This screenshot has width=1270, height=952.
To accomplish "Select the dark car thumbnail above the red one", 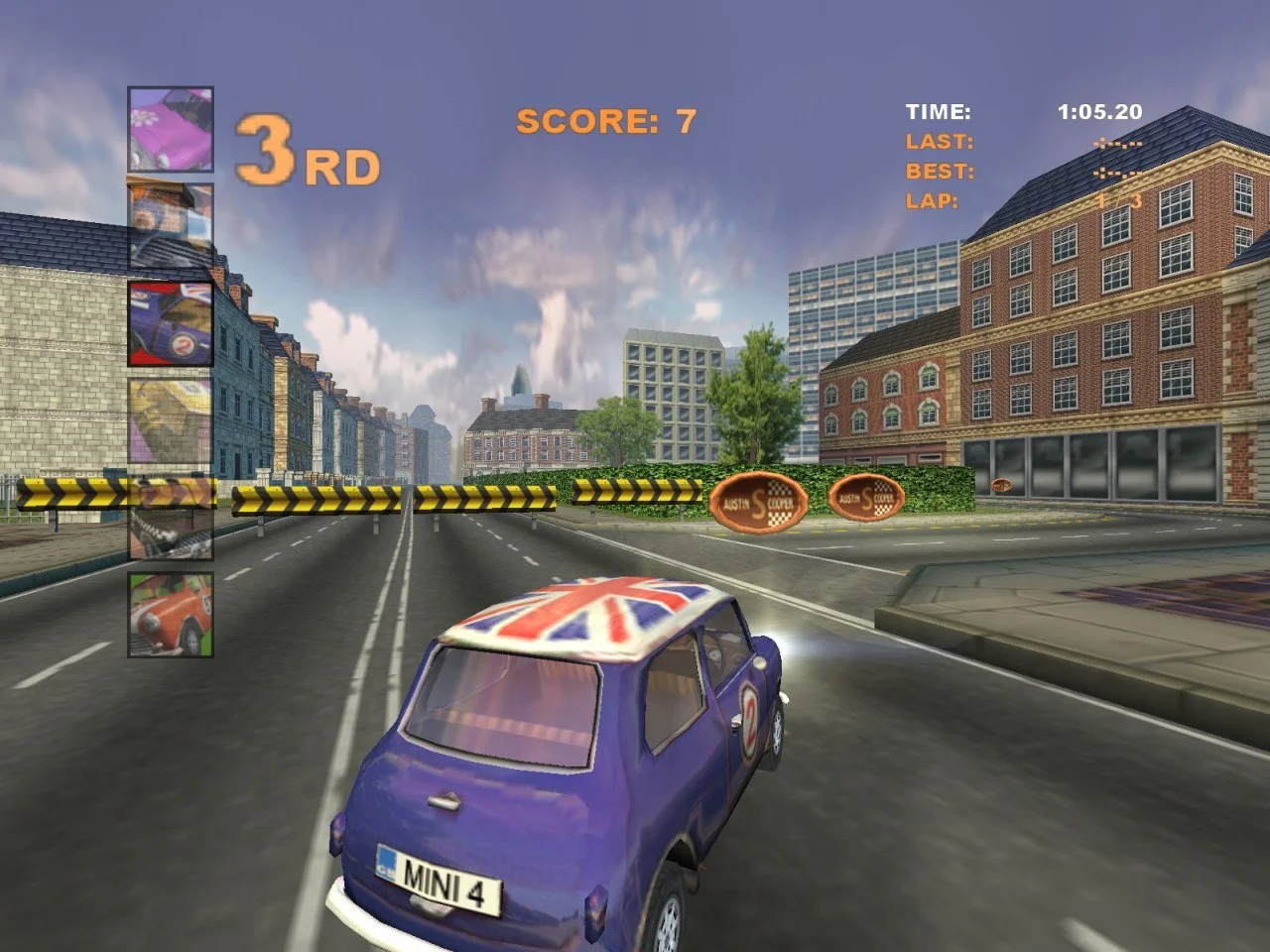I will (x=169, y=516).
